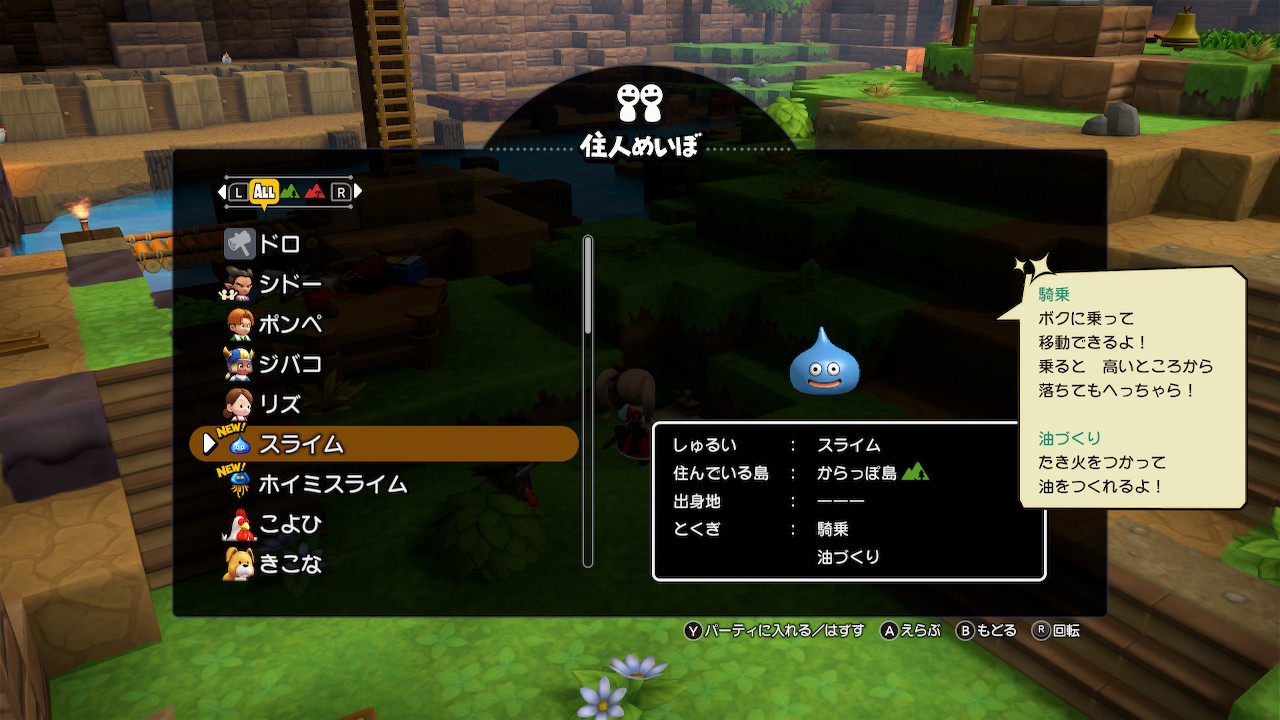Image resolution: width=1280 pixels, height=720 pixels.
Task: Pick ジバコ in the list
Action: tap(290, 364)
